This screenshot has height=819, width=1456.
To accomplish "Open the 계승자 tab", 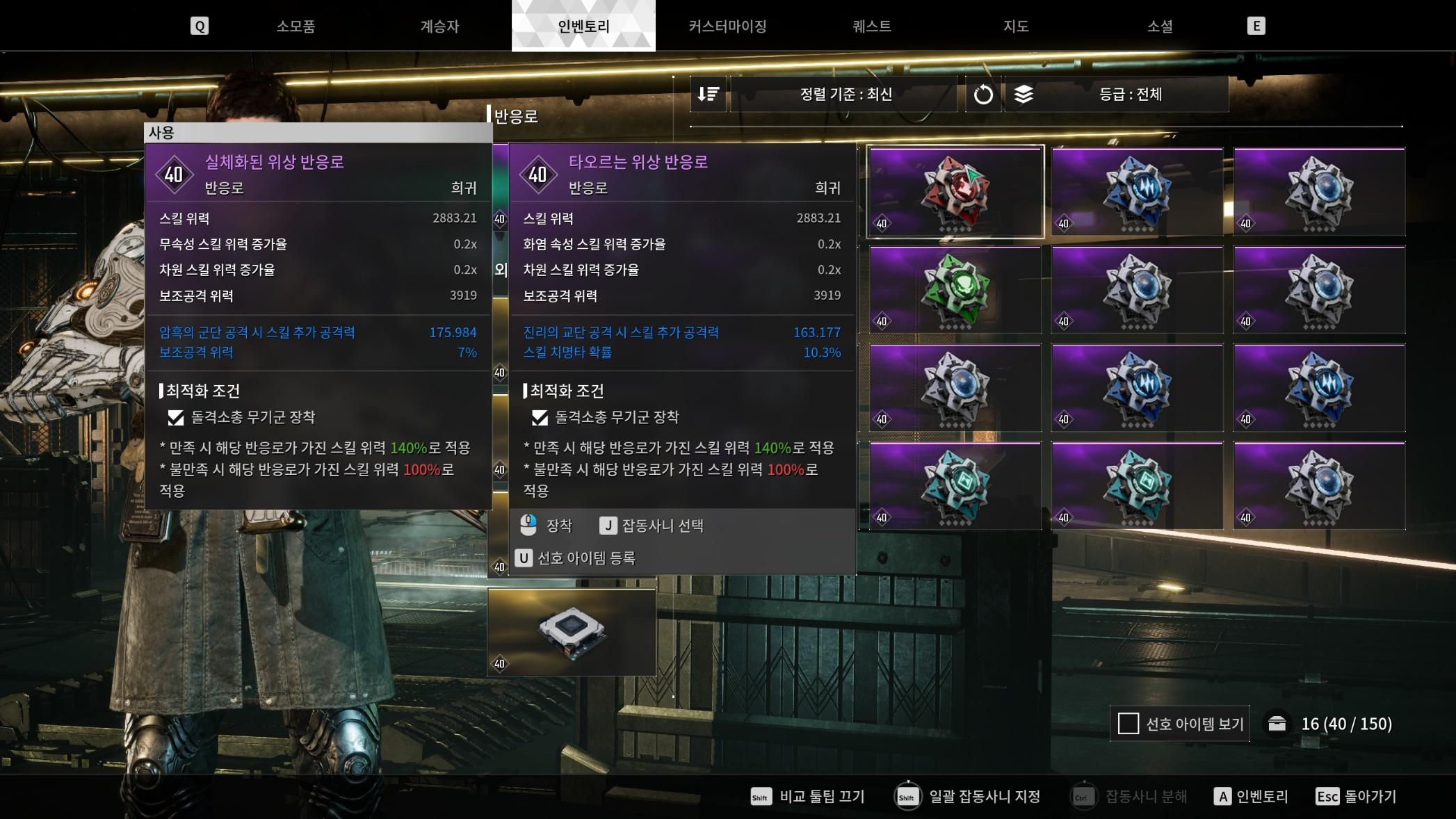I will tap(439, 26).
